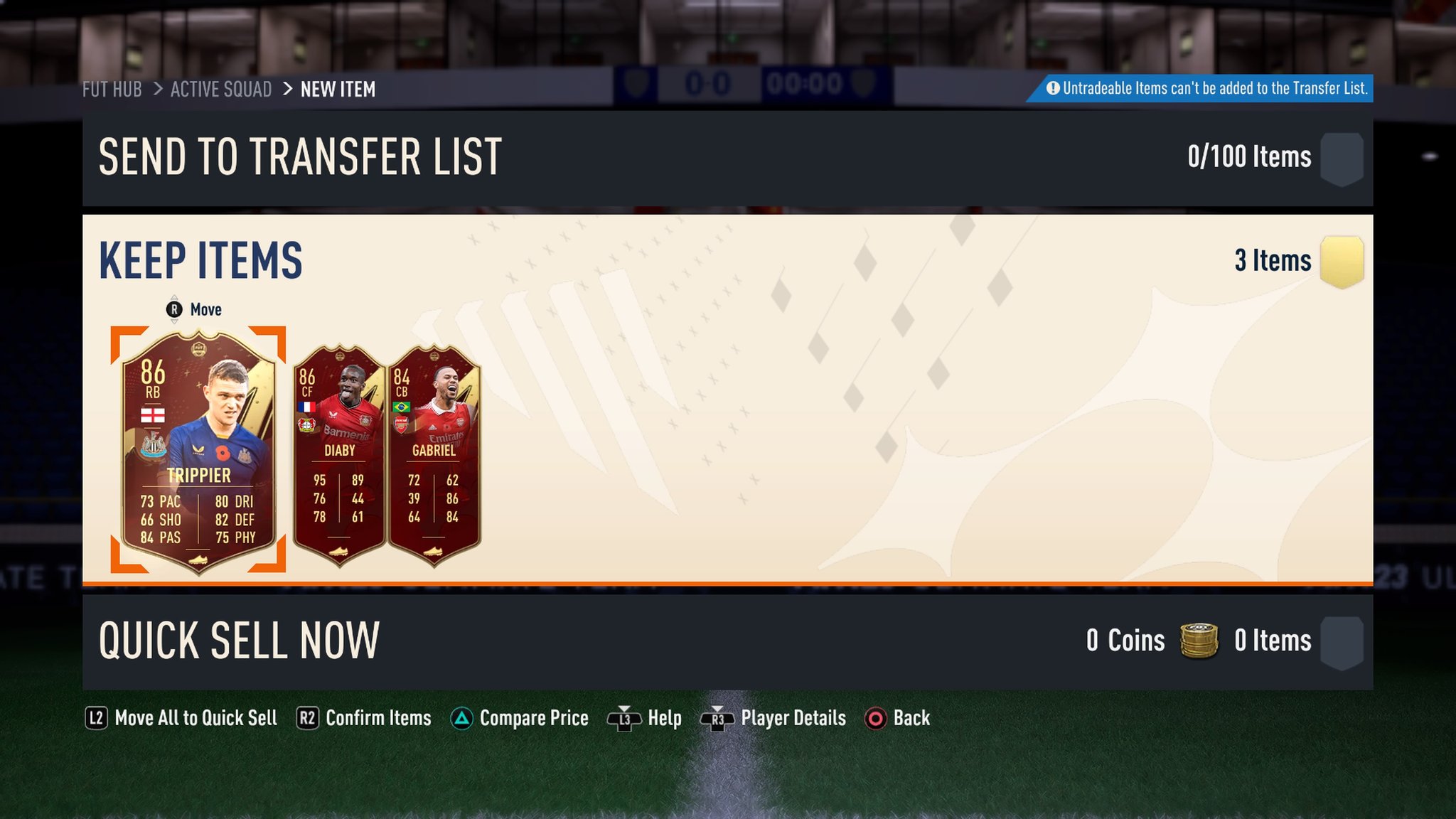Click the R Move button icon above Trippier
Screen dimensions: 1456x819
click(x=173, y=309)
